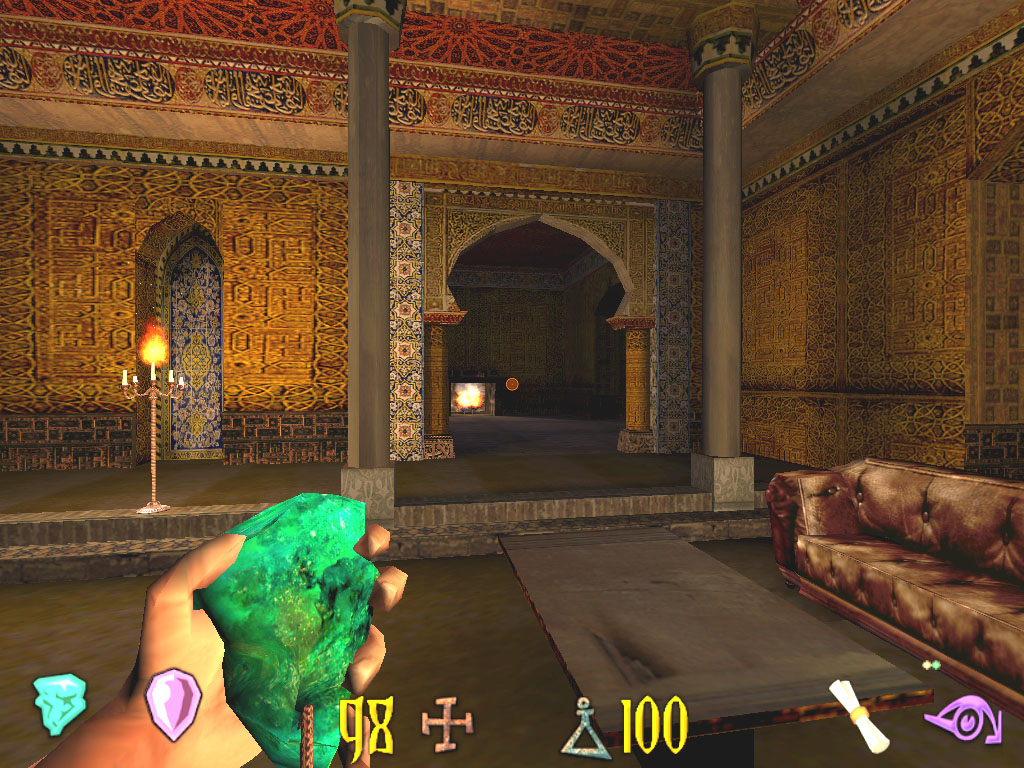Click the pink amplifier gem icon
Viewport: 1024px width, 768px height.
point(174,704)
